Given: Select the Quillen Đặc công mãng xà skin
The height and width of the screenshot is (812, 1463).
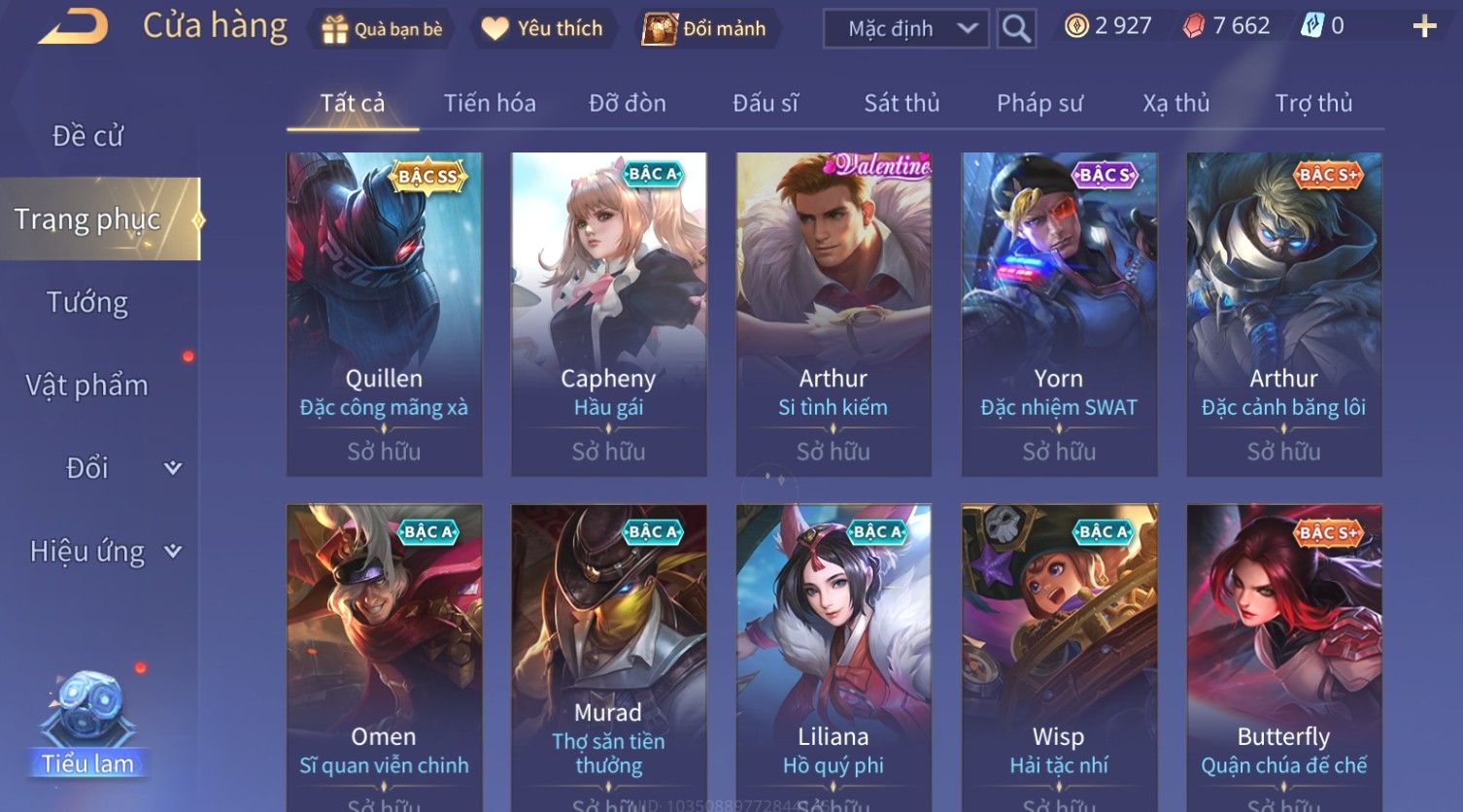Looking at the screenshot, I should (x=384, y=313).
